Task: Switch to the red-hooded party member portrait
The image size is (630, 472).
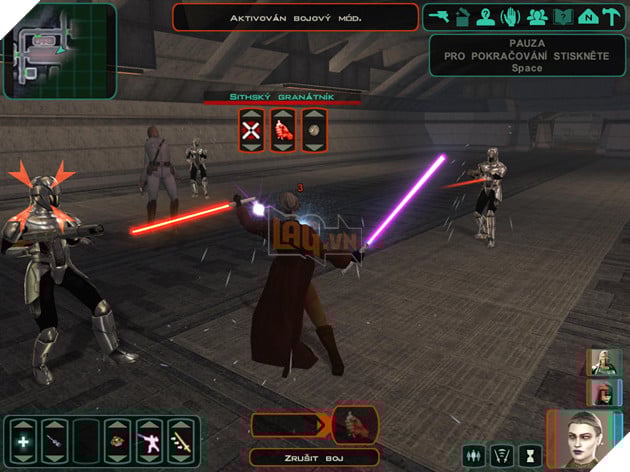Action: (601, 392)
